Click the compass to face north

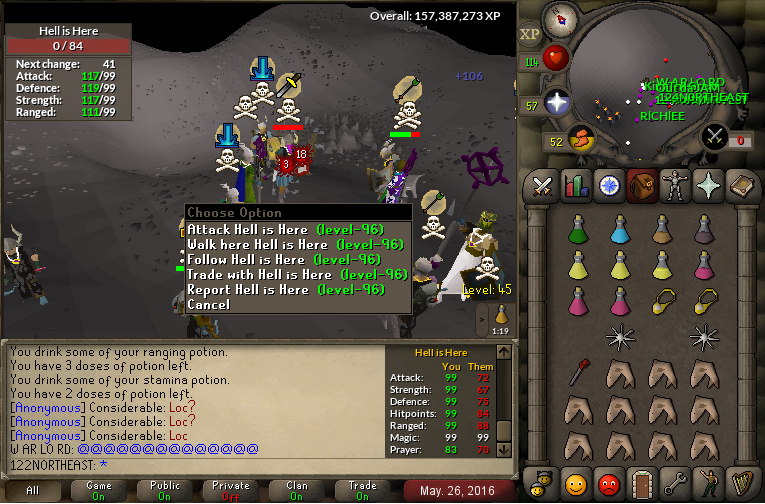pyautogui.click(x=561, y=20)
